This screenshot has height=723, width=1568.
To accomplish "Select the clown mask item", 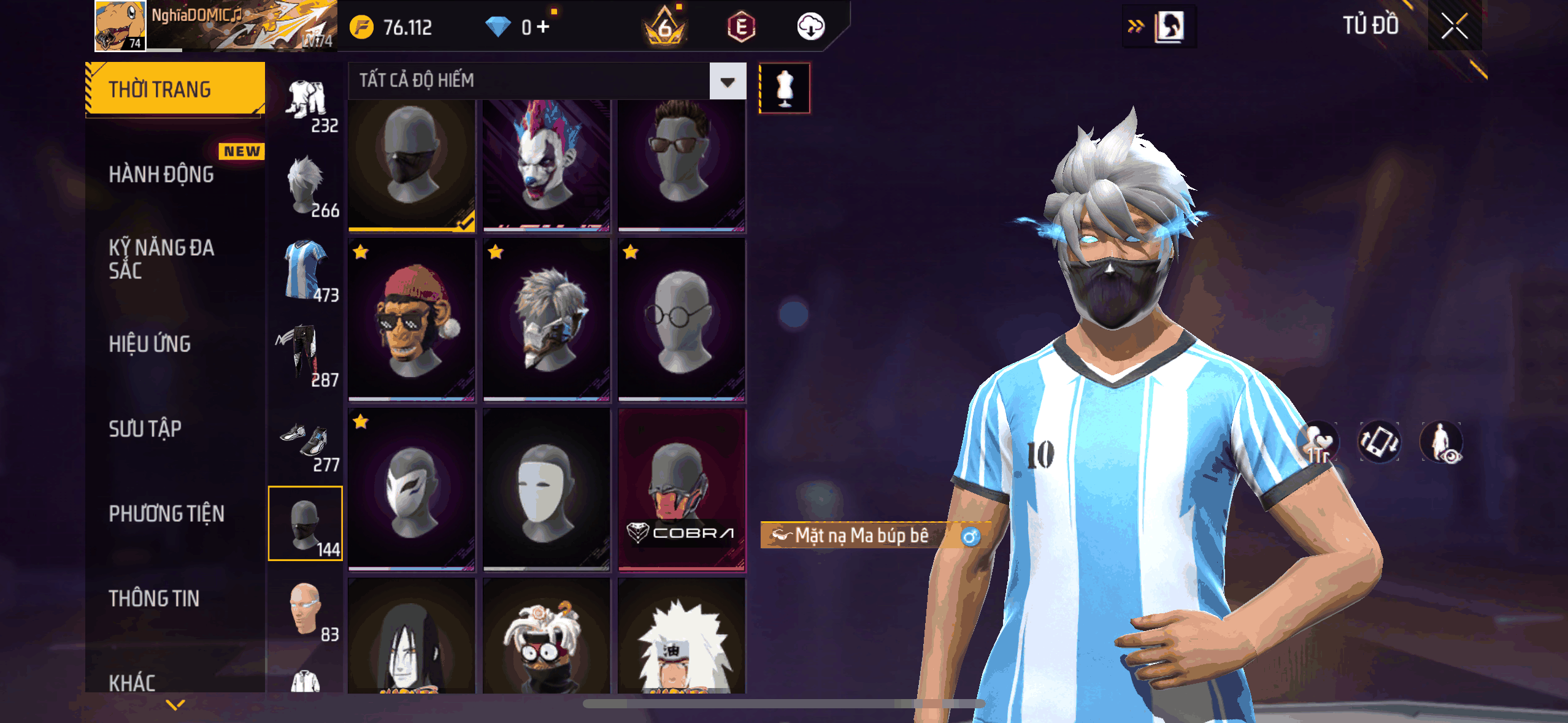I will (546, 164).
